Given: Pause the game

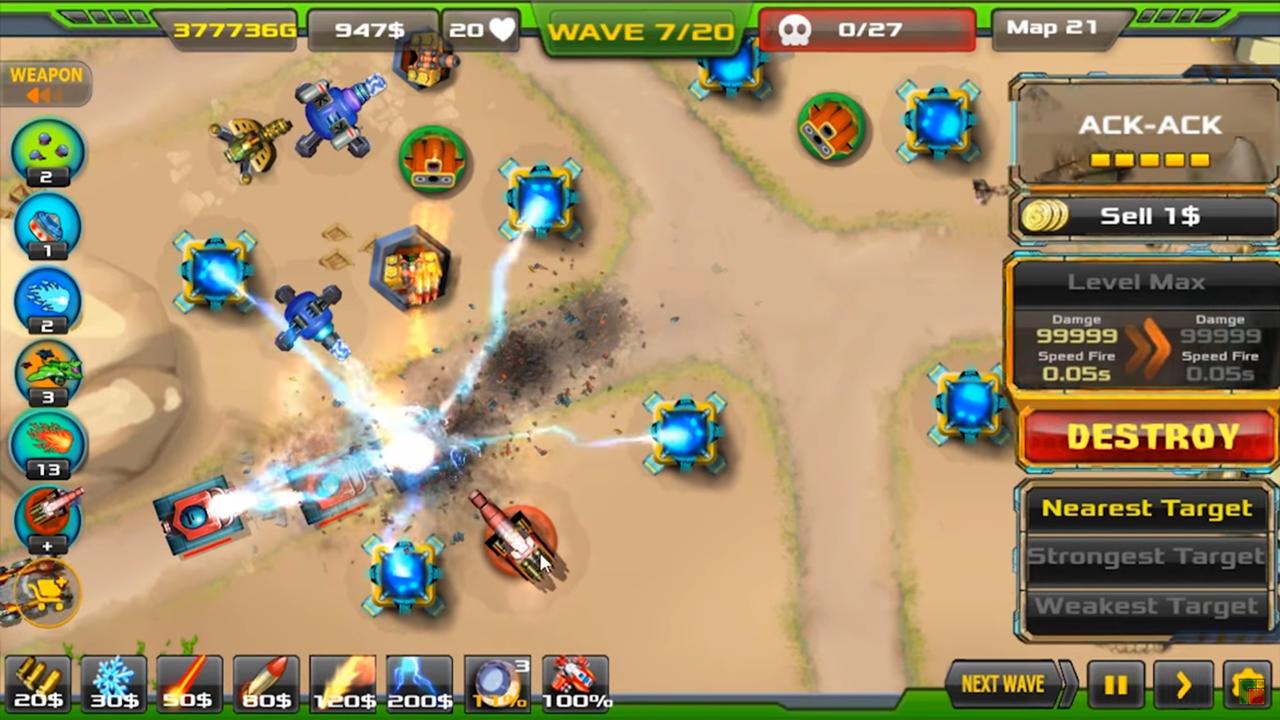Looking at the screenshot, I should pyautogui.click(x=1115, y=684).
